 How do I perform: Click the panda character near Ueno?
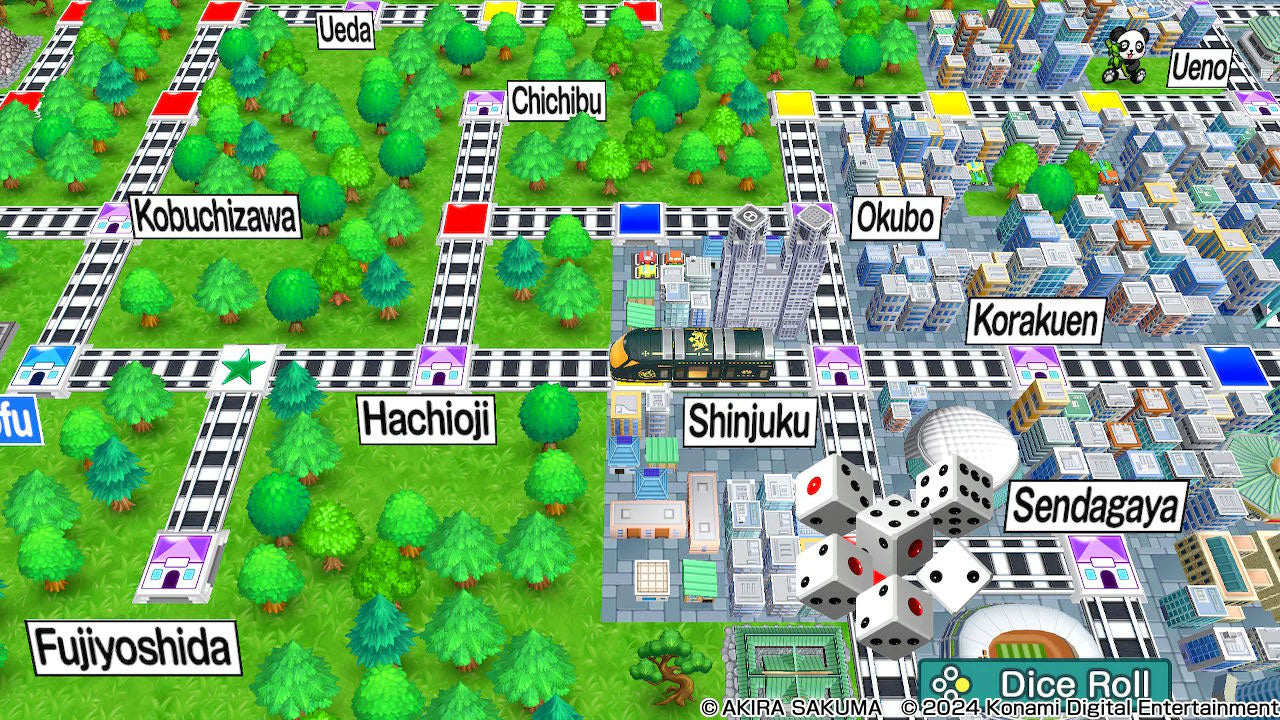click(x=1126, y=55)
